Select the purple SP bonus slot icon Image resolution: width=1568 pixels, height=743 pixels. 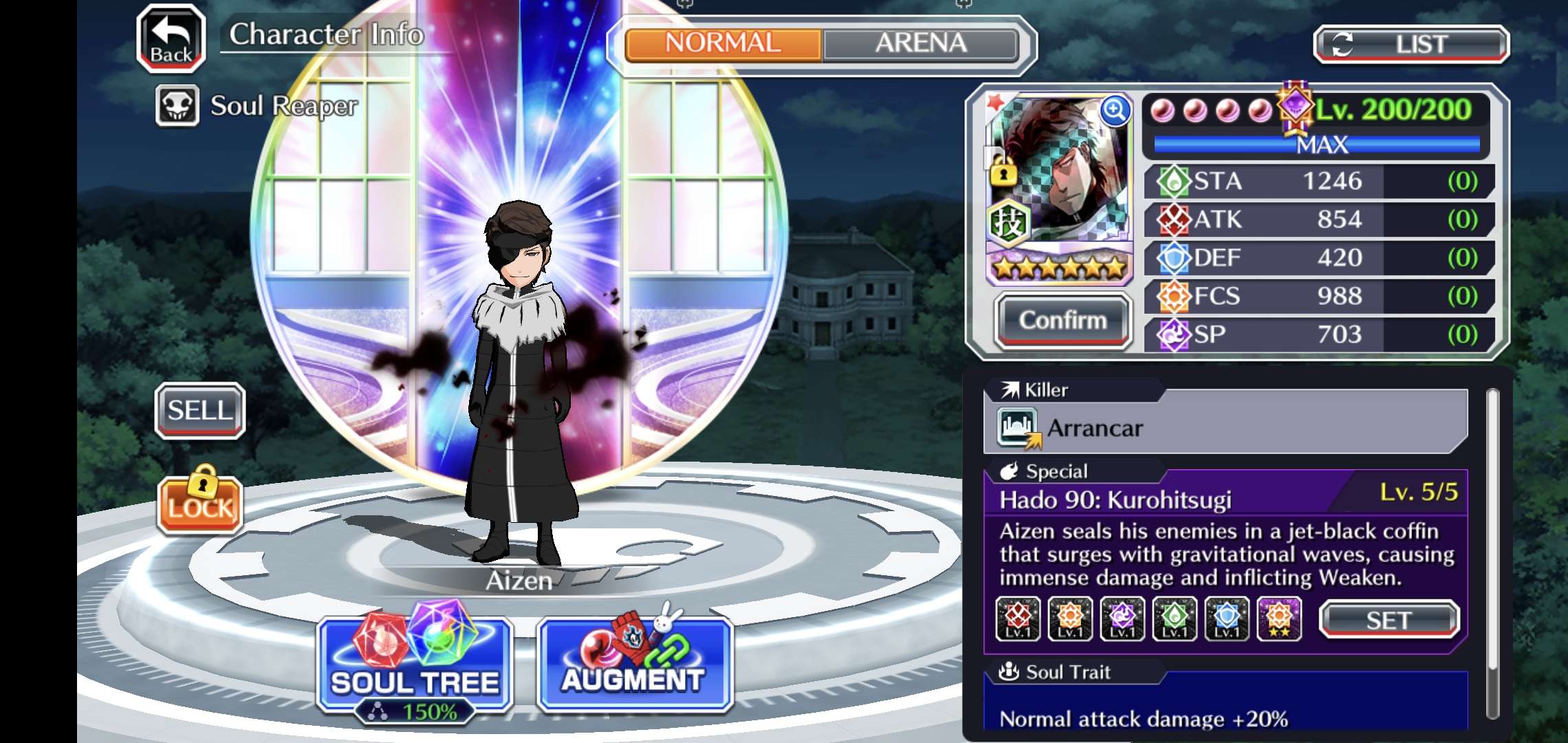click(x=1122, y=619)
